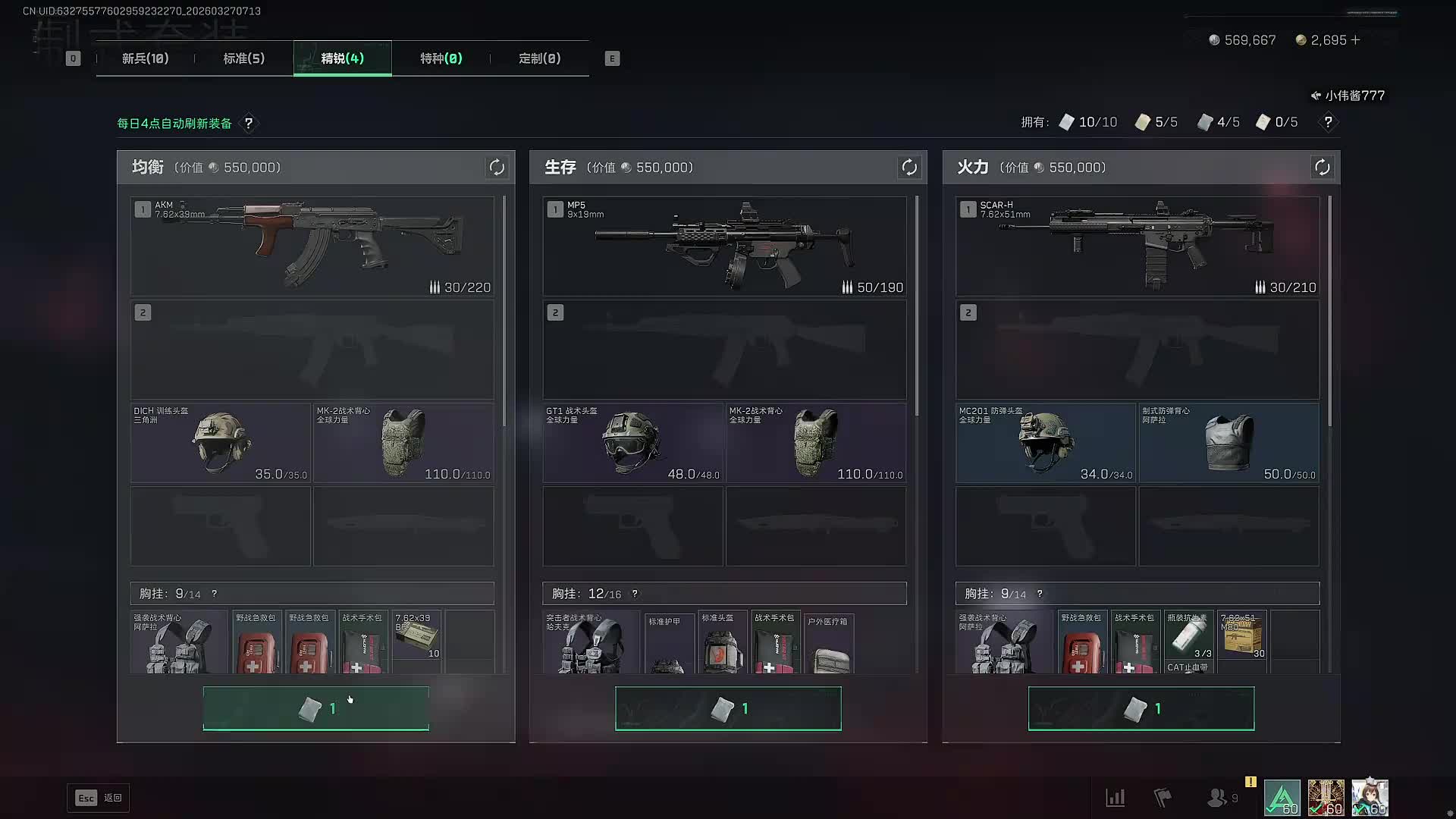
Task: Redeem the 均衡 kit with one ticket
Action: pyautogui.click(x=316, y=708)
